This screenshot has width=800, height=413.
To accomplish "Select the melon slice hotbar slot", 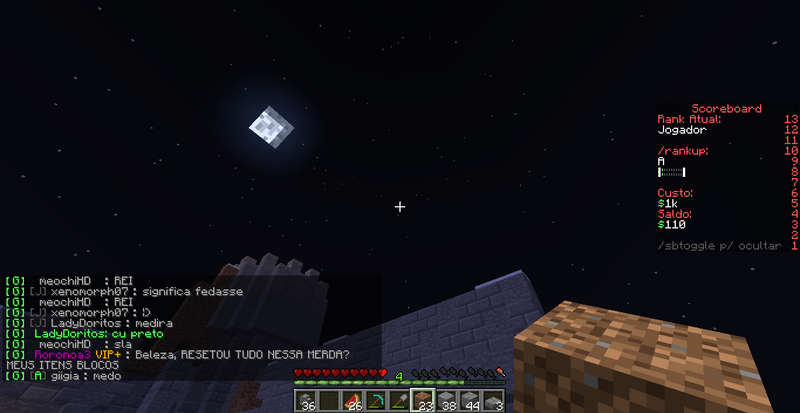I will click(x=352, y=401).
